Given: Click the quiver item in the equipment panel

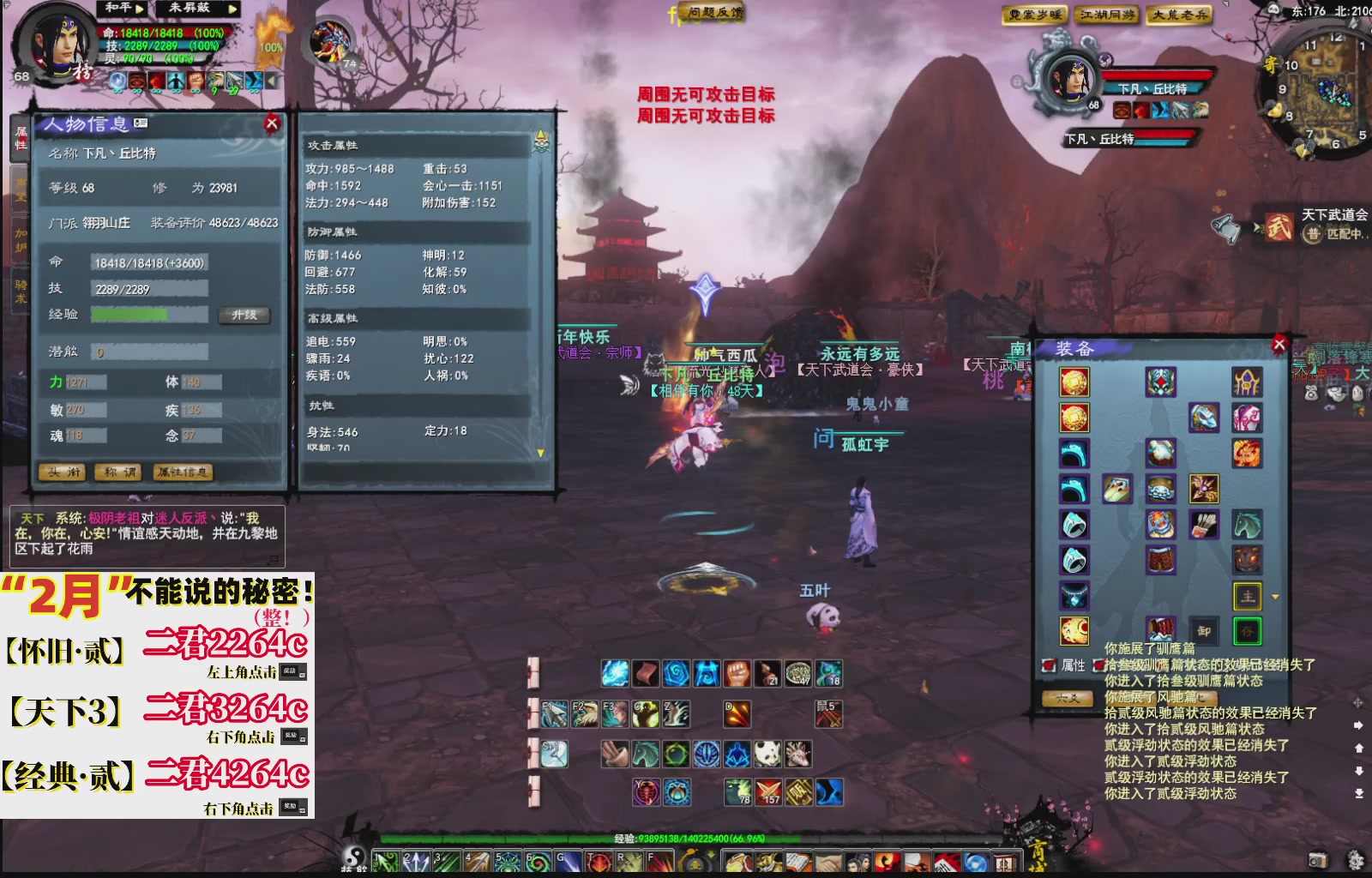Looking at the screenshot, I should pos(1204,526).
